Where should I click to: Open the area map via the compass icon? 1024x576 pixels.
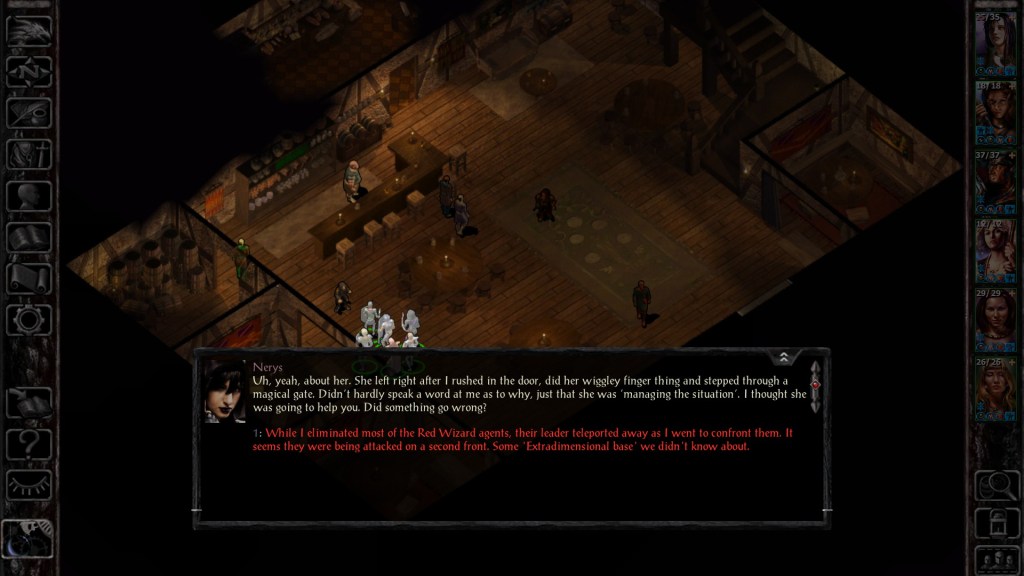click(x=29, y=71)
